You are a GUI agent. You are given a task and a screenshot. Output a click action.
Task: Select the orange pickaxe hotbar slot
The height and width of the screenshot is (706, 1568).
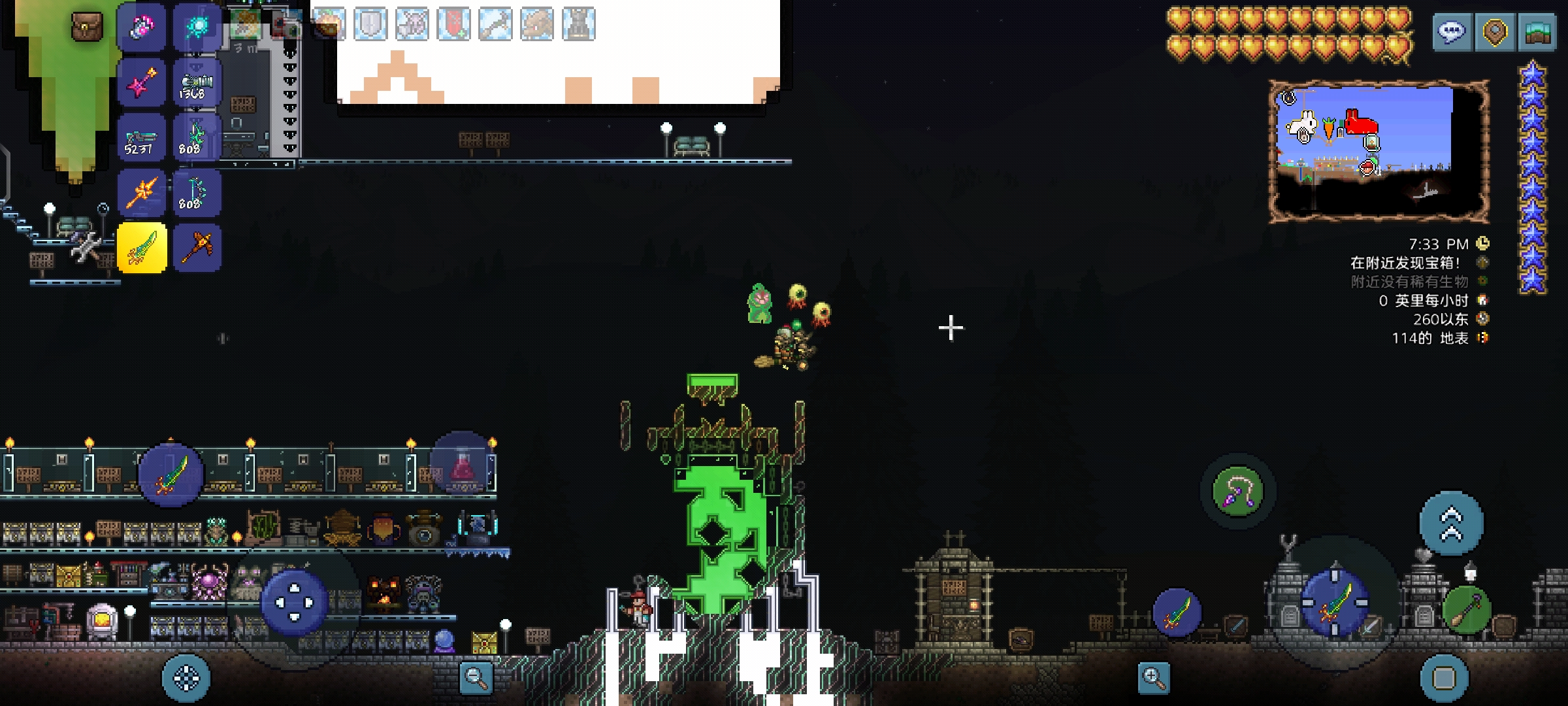point(197,248)
